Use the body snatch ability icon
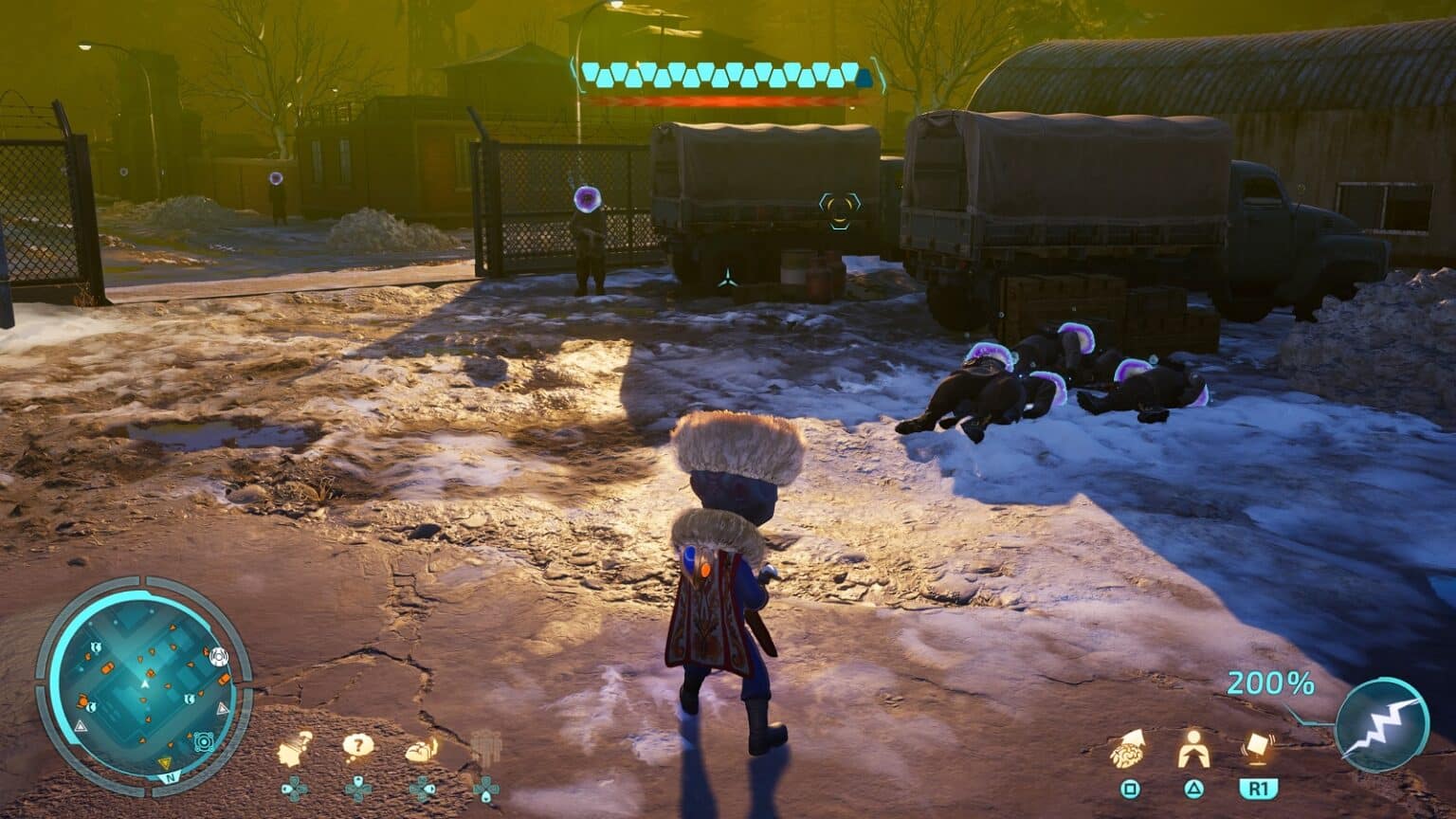This screenshot has width=1456, height=819. [x=1192, y=749]
